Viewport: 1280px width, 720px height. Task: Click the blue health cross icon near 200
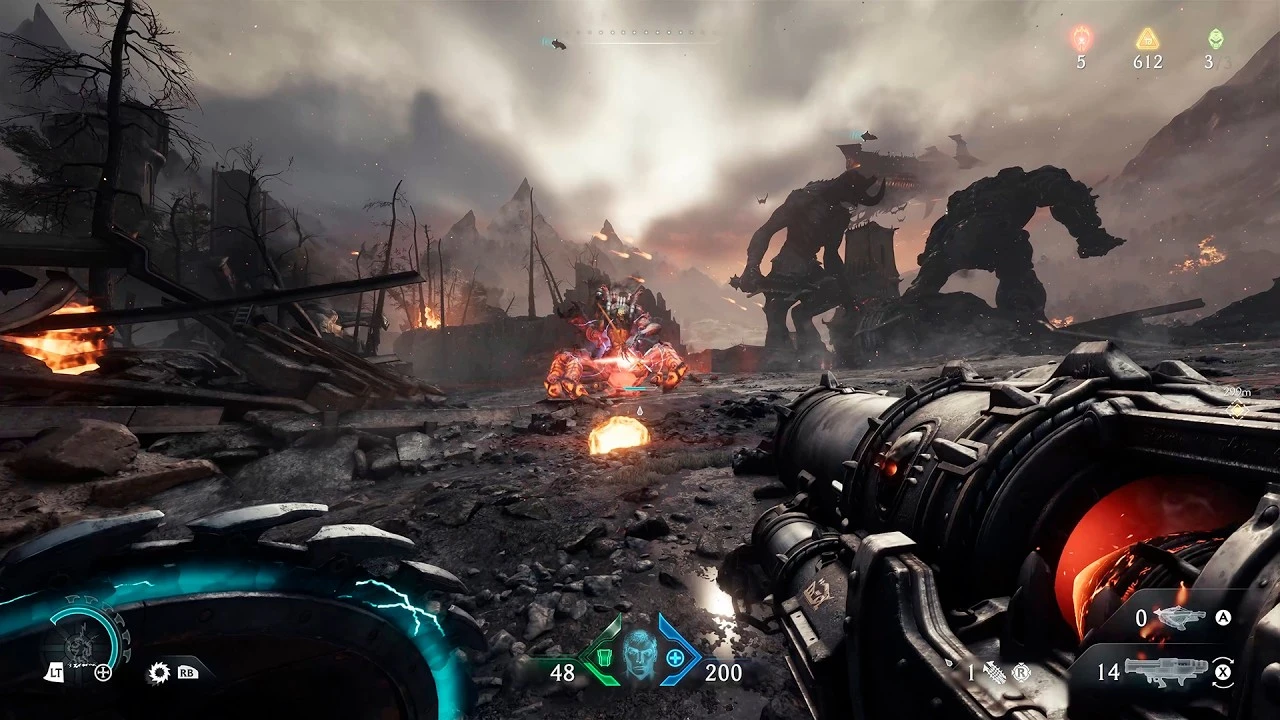pos(676,658)
